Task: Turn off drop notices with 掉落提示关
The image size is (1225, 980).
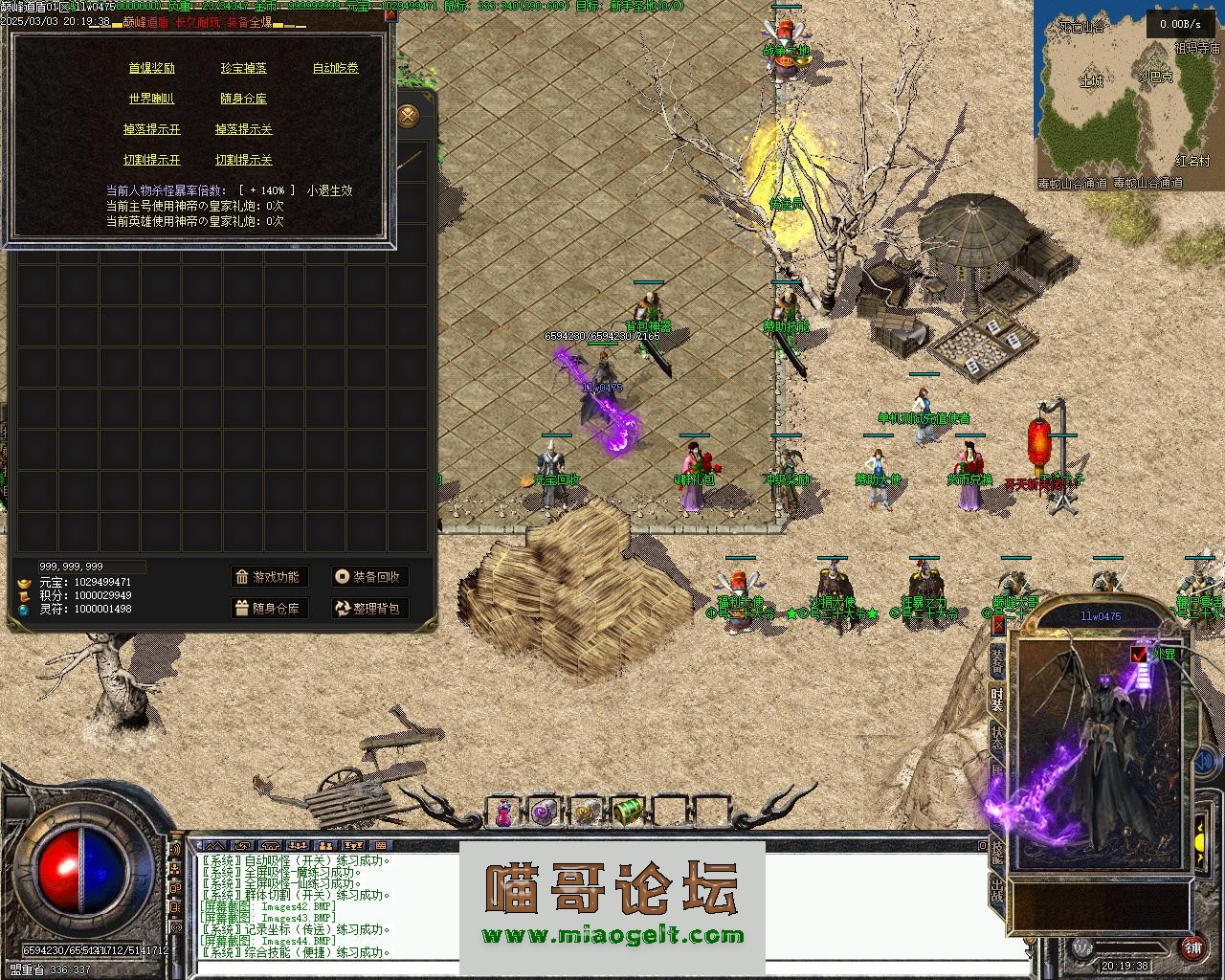Action: coord(243,129)
